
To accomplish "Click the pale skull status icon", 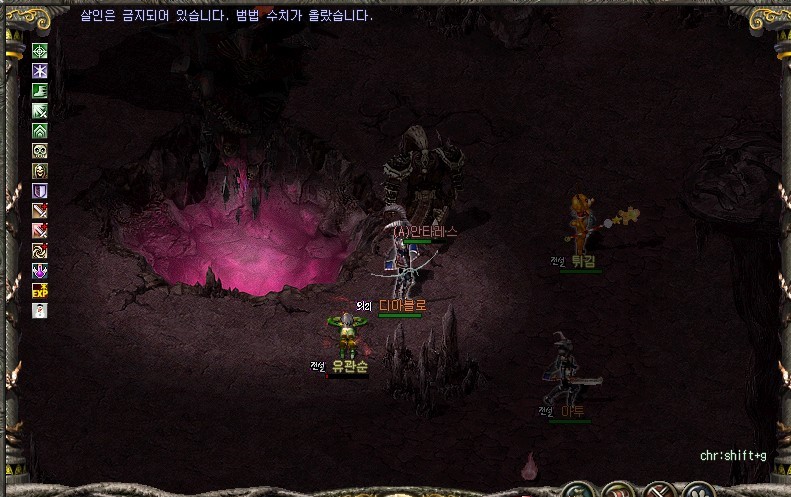I will [x=40, y=151].
